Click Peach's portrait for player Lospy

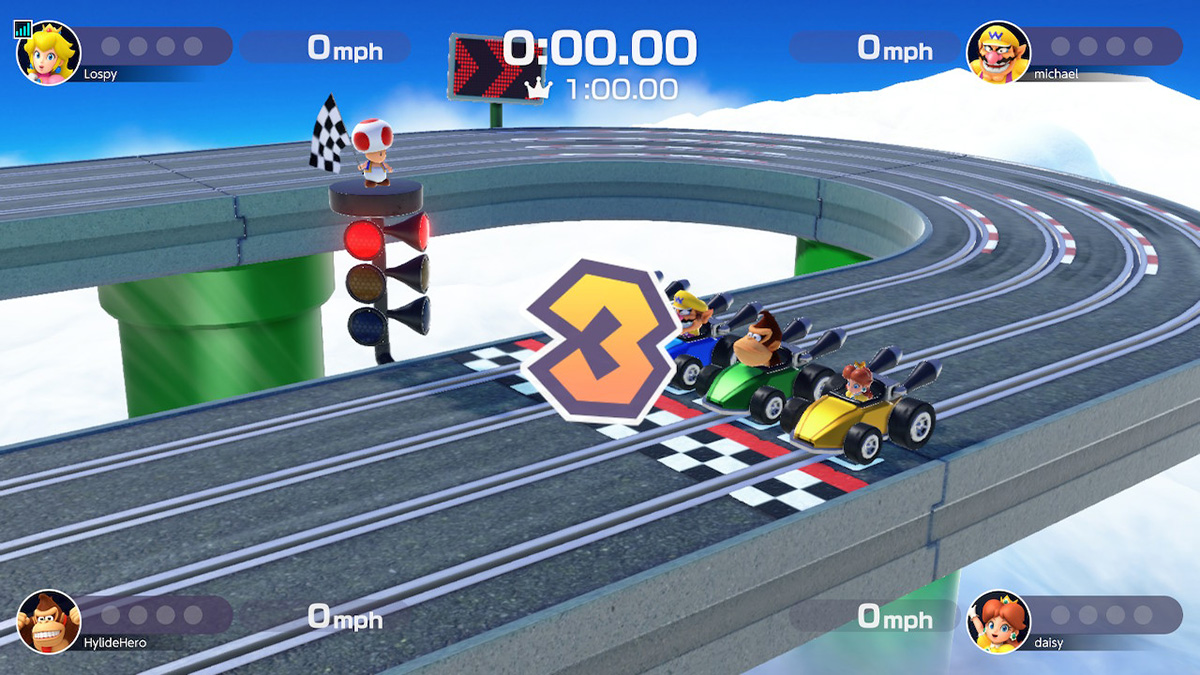pyautogui.click(x=49, y=53)
